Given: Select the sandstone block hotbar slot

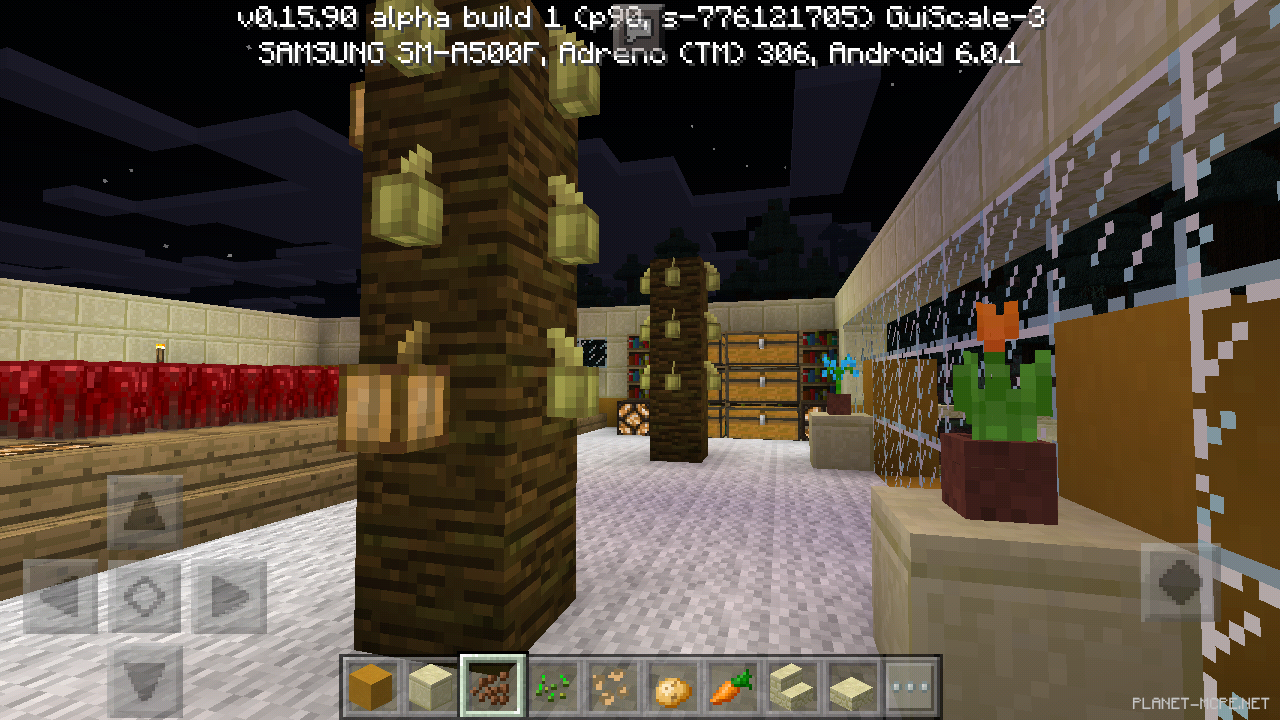Looking at the screenshot, I should point(431,683).
